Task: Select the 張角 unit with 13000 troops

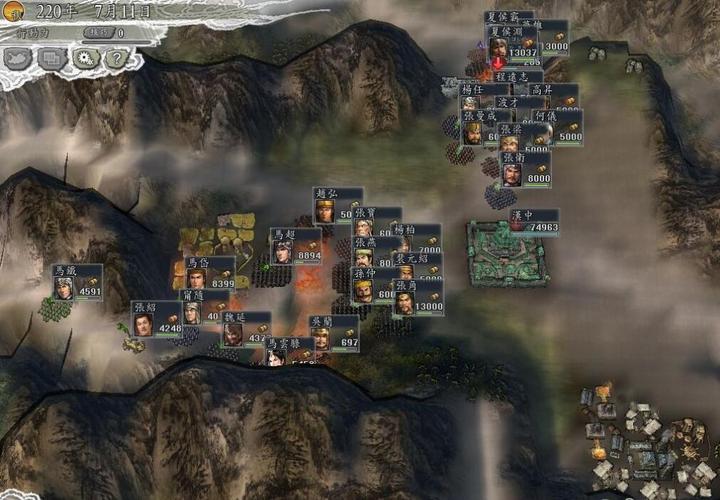Action: (417, 297)
